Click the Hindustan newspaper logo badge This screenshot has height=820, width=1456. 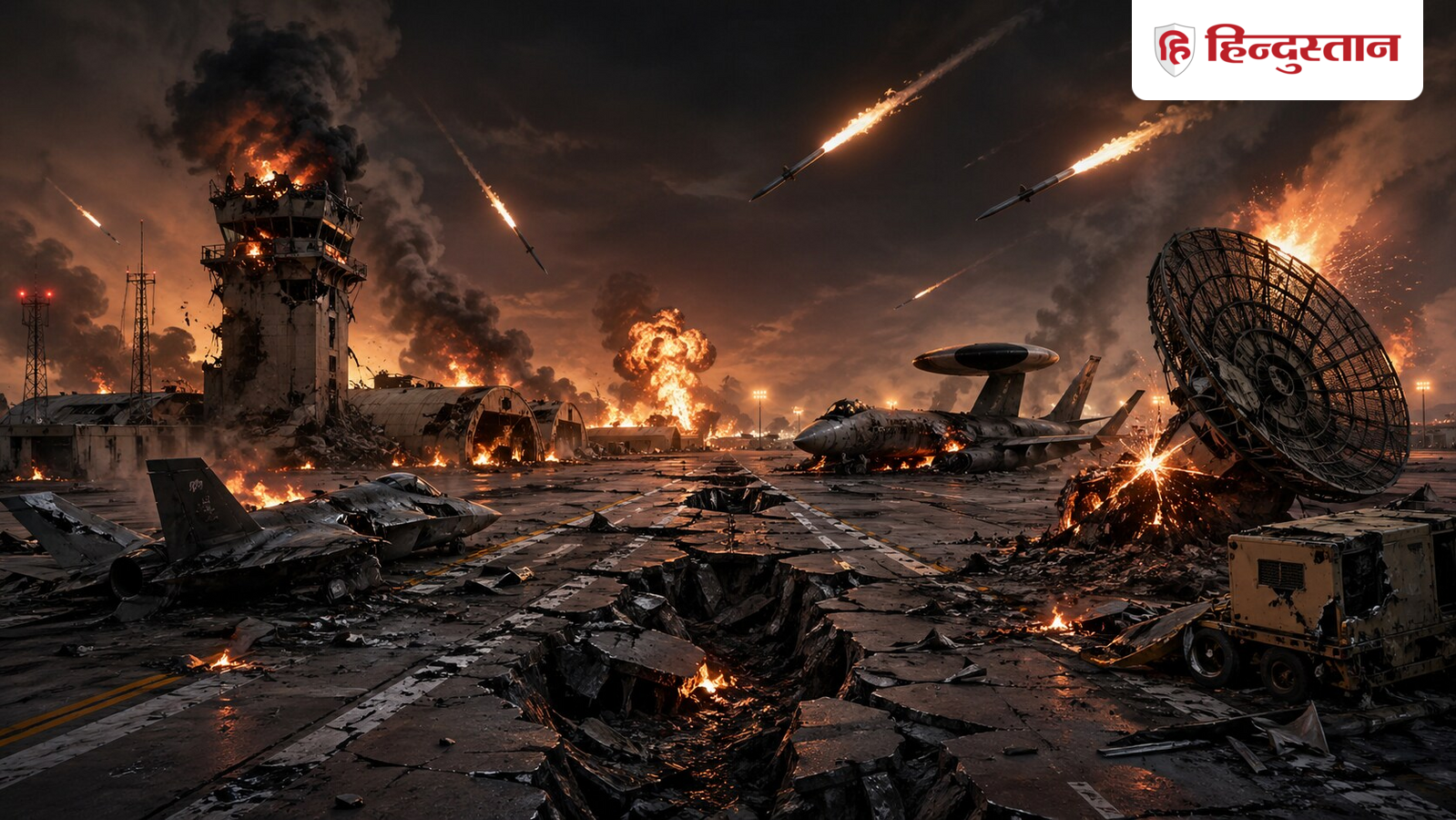point(1276,49)
